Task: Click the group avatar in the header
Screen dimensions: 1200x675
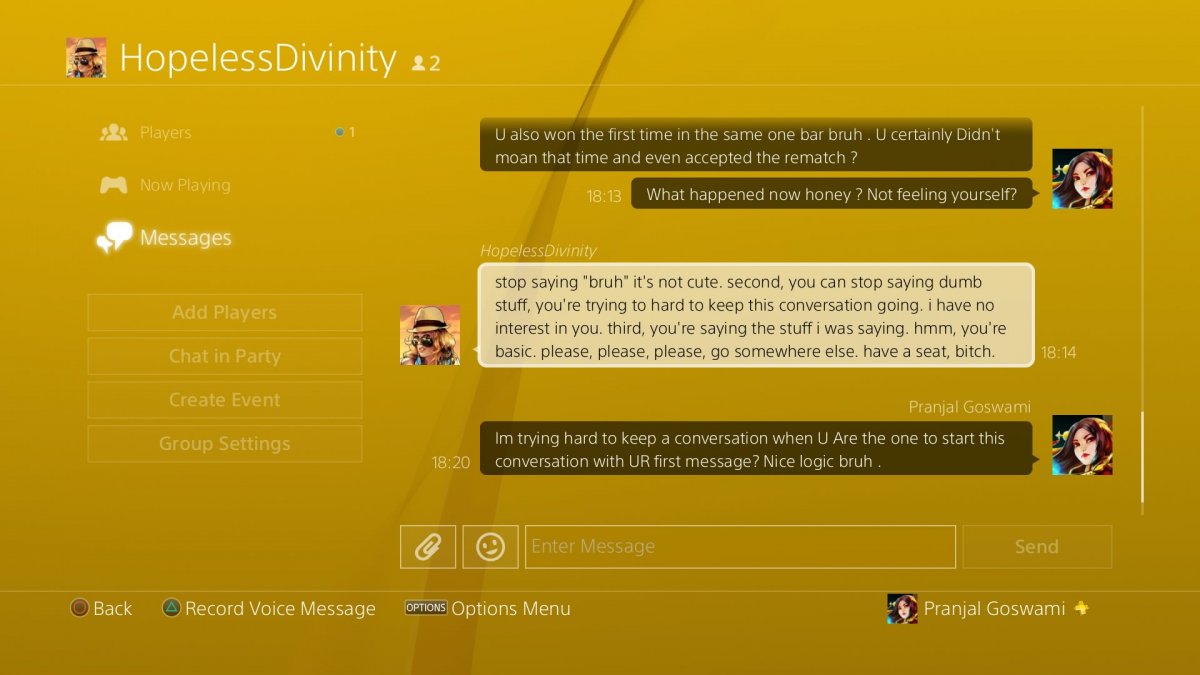Action: pos(86,58)
